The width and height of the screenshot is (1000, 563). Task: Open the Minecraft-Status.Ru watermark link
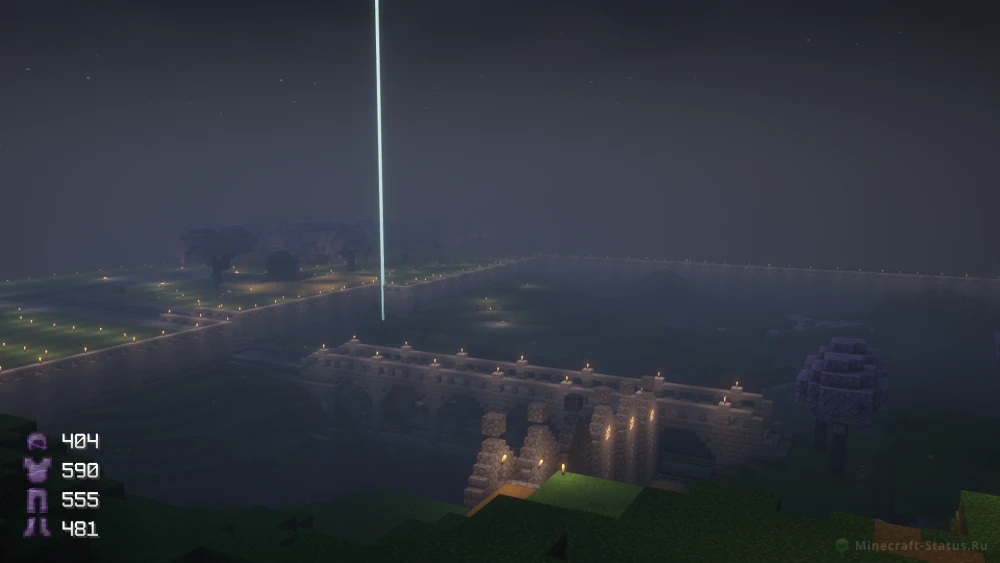pyautogui.click(x=910, y=545)
